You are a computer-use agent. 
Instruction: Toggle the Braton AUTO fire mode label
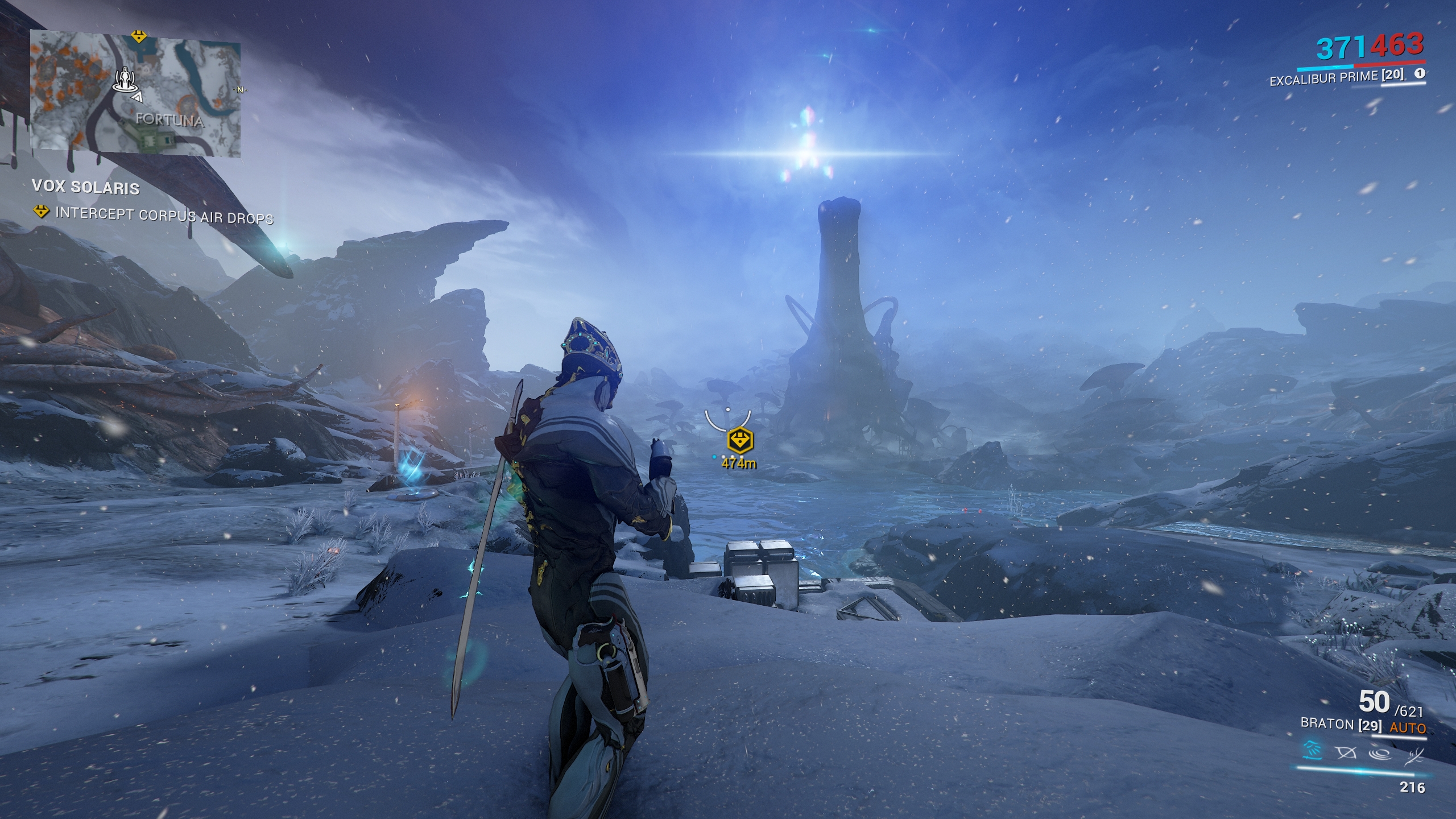(1408, 728)
